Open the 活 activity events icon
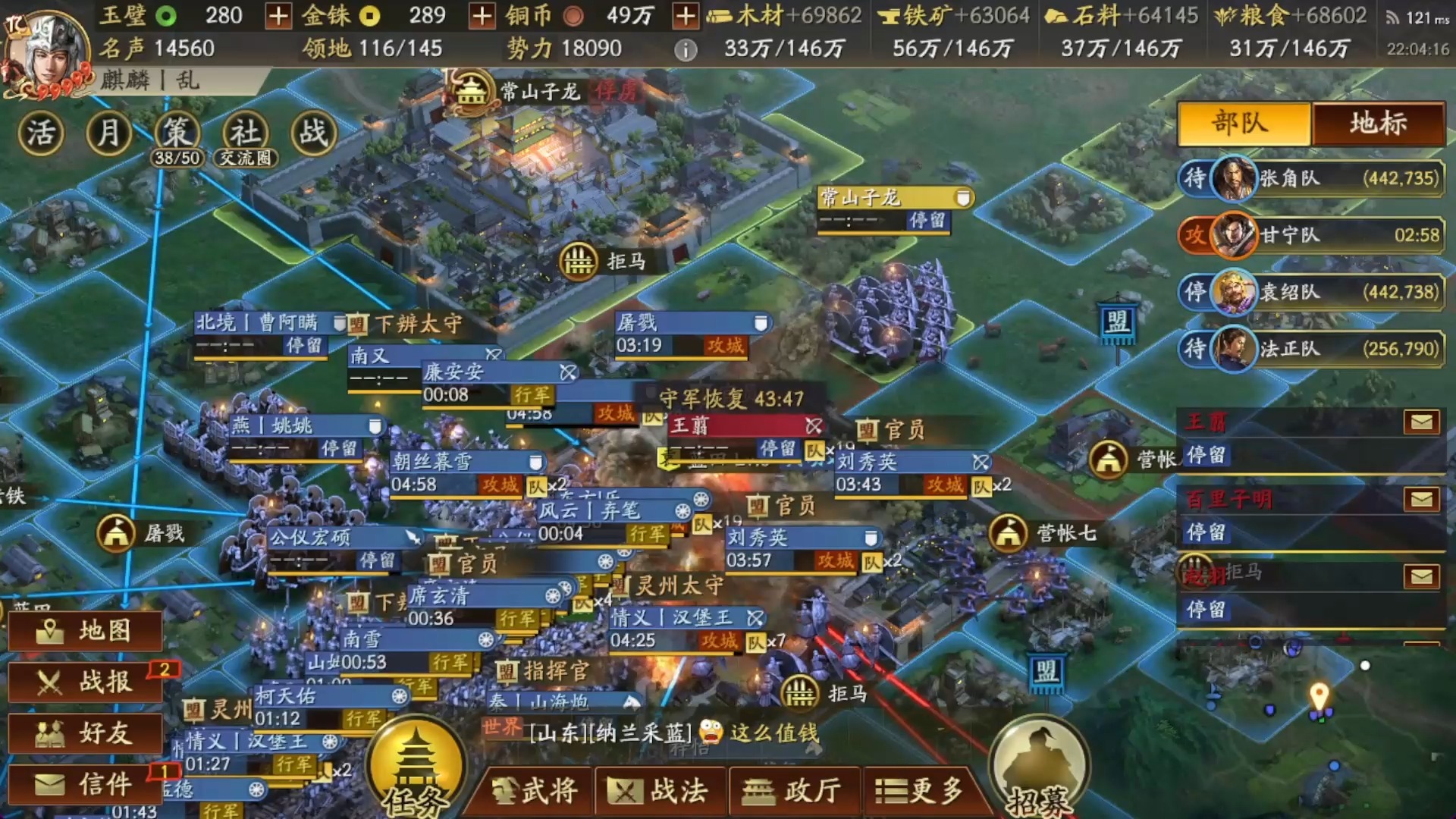 coord(42,133)
